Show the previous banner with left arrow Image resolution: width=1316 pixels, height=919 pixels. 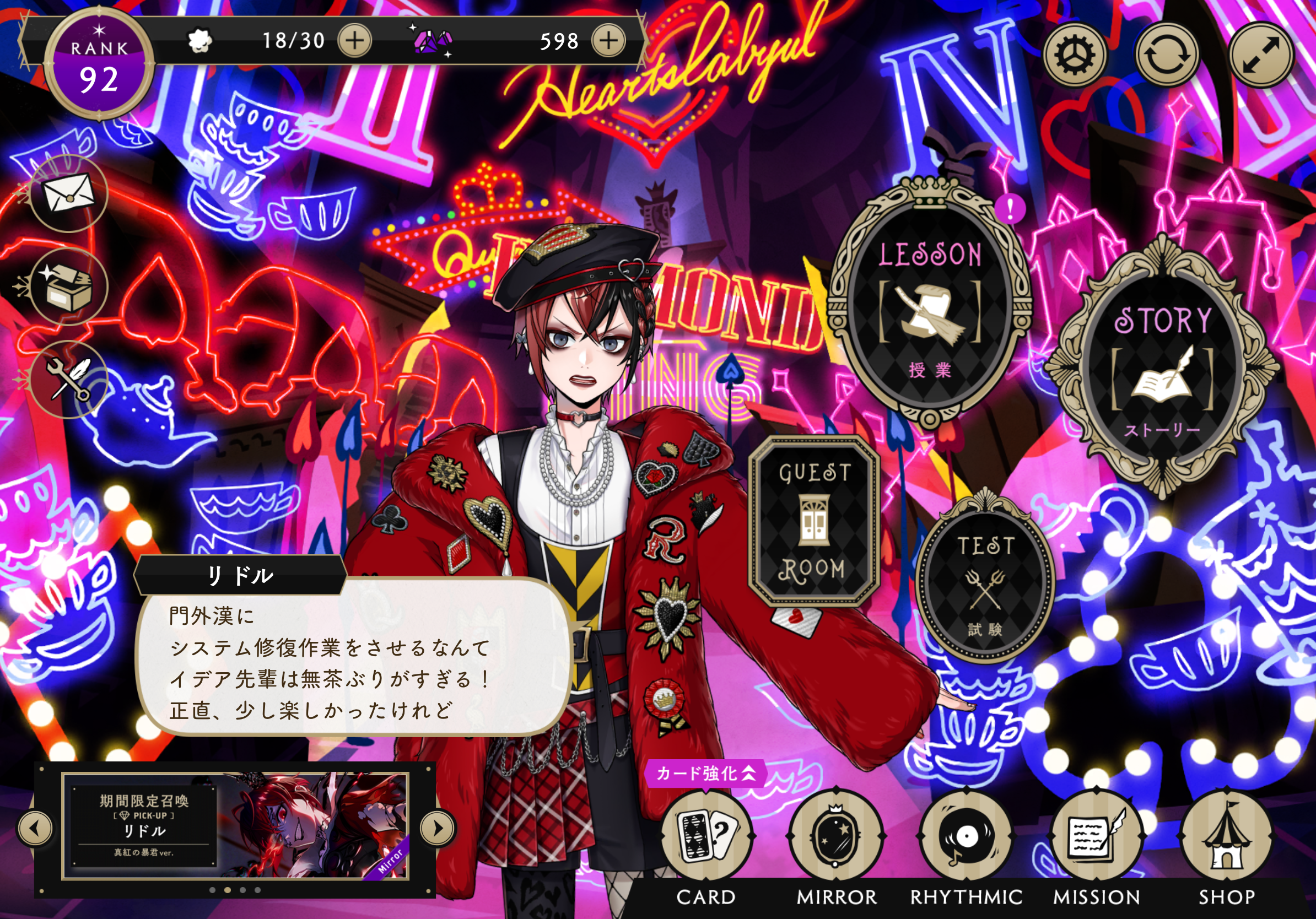[x=35, y=828]
